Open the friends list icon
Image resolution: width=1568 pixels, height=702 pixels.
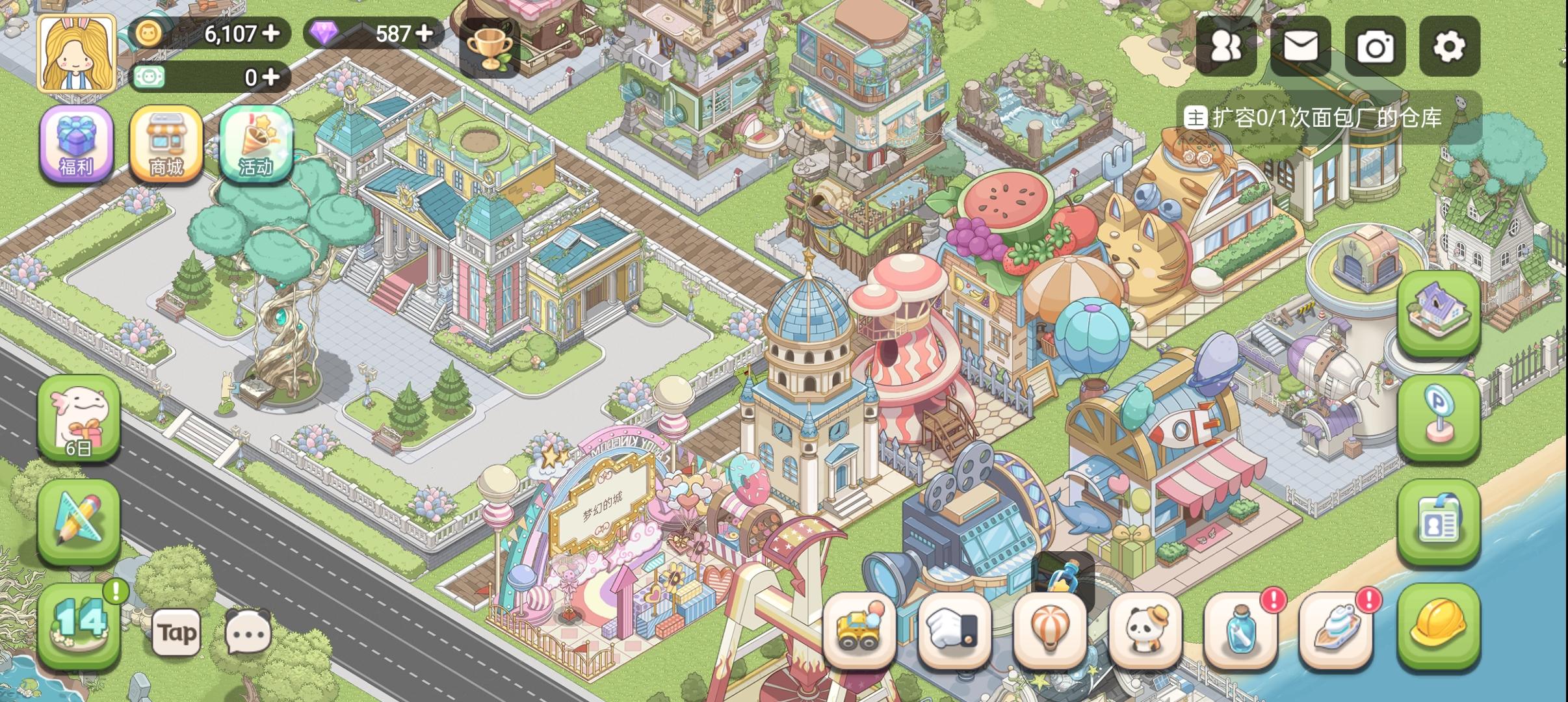(1227, 47)
